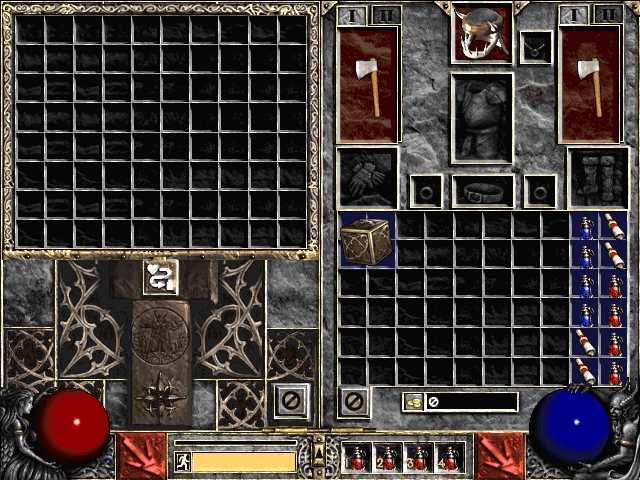This screenshot has width=640, height=480.
Task: Click the empty body armor slot
Action: tap(483, 116)
